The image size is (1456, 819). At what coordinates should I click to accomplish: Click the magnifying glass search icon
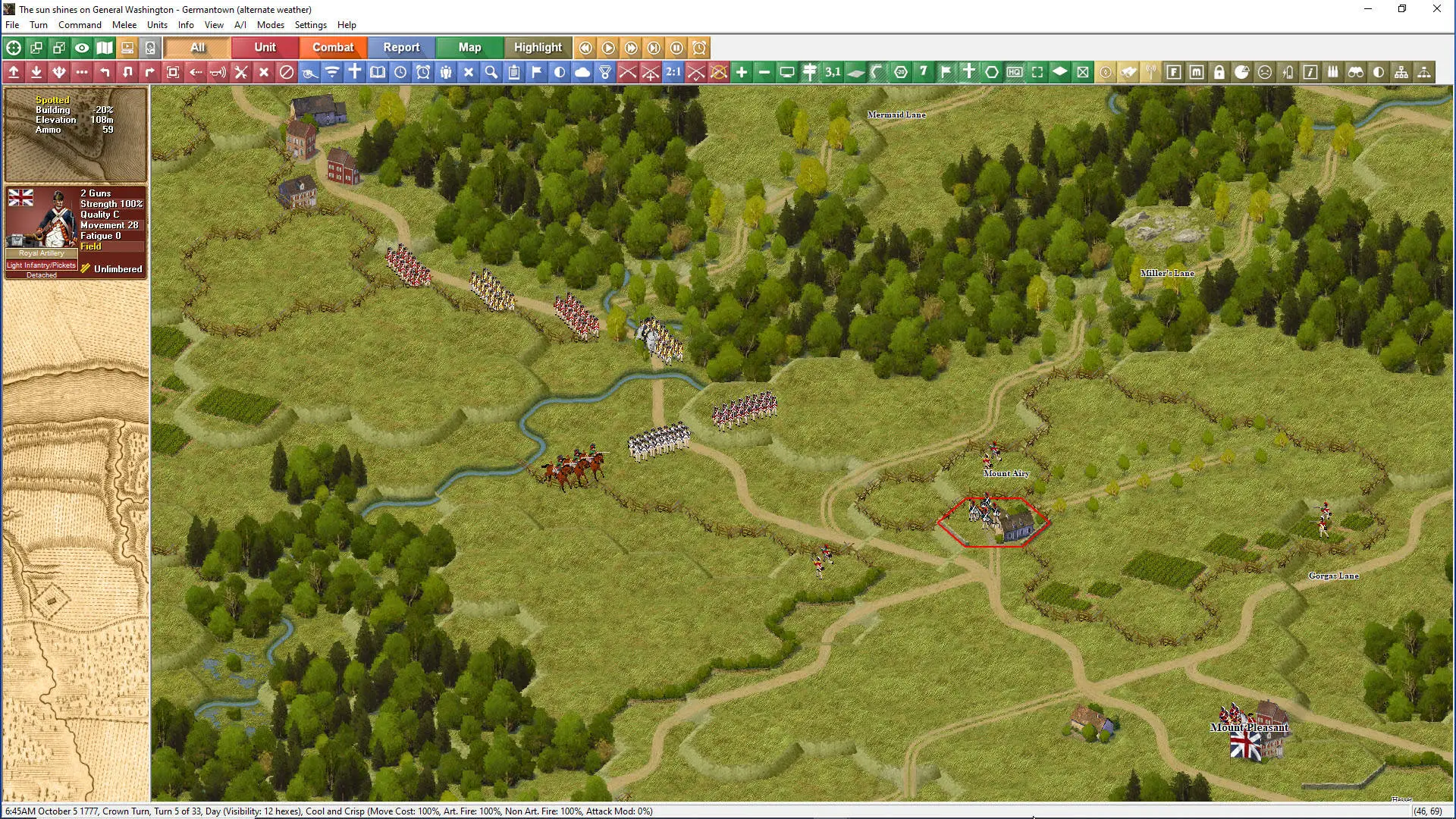pos(491,72)
